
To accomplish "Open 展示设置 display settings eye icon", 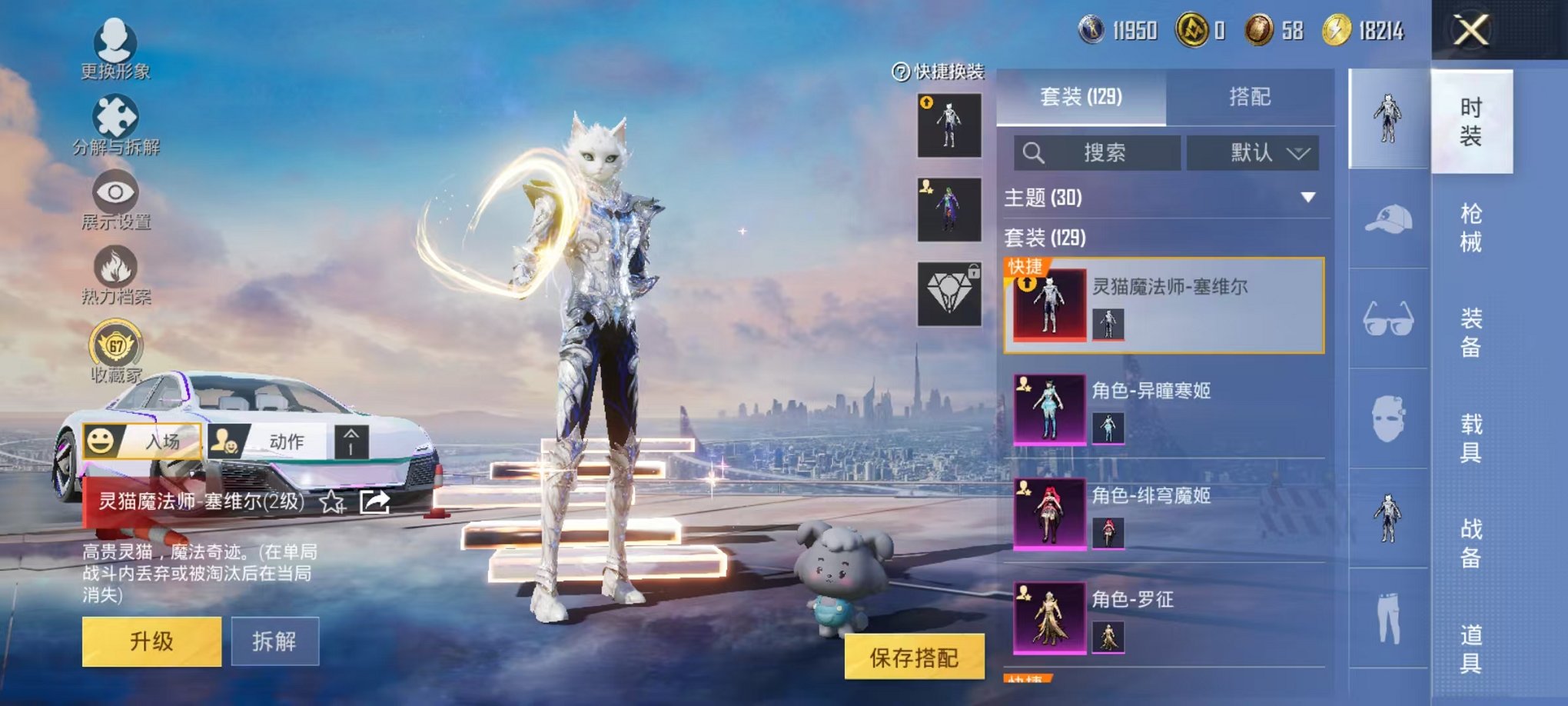I will 115,198.
